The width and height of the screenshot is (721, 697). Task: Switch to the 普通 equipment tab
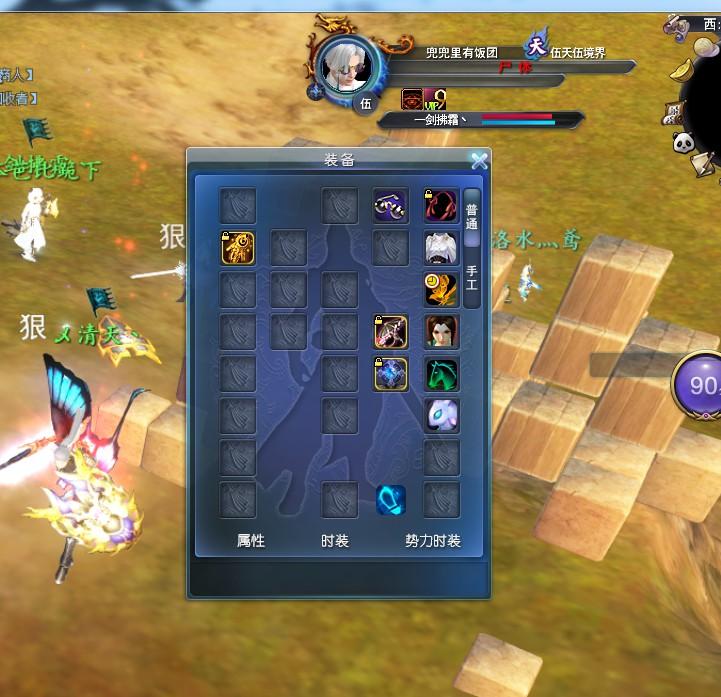pos(472,217)
